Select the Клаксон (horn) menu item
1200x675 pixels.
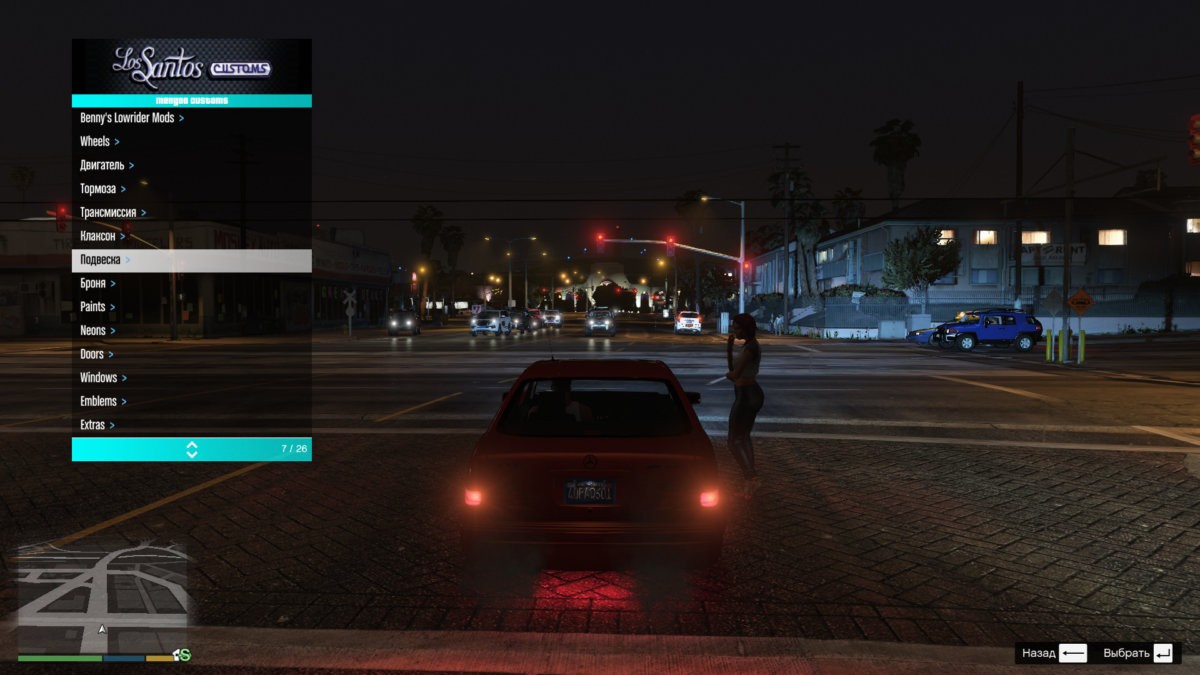[98, 236]
